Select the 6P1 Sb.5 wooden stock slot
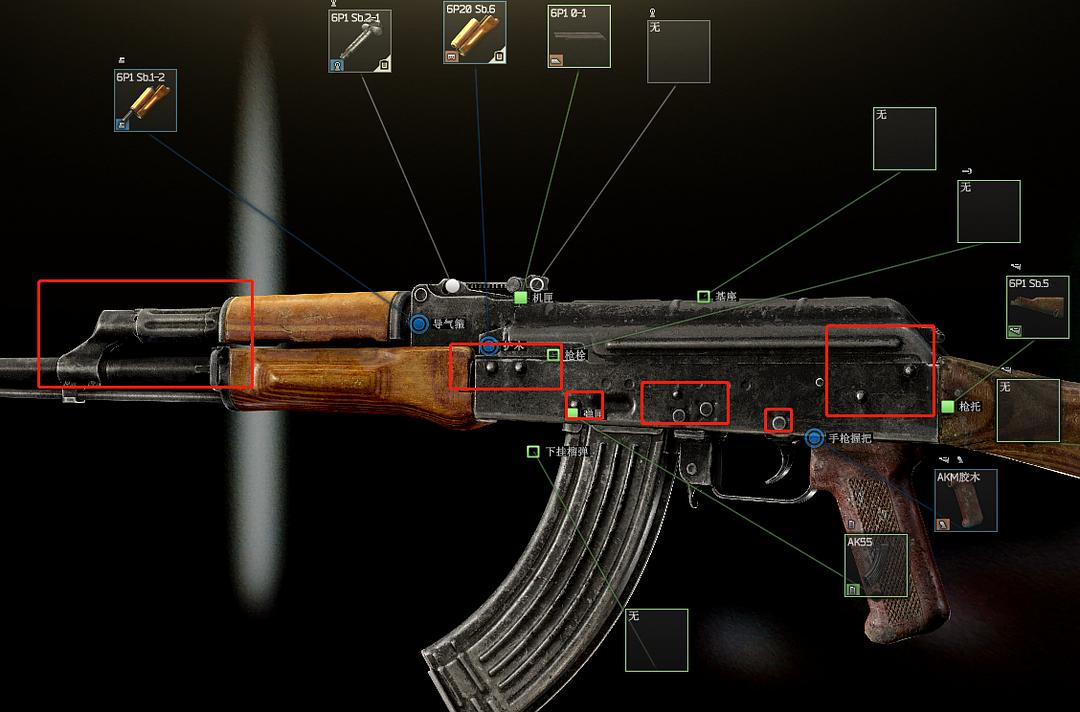 tap(1037, 307)
